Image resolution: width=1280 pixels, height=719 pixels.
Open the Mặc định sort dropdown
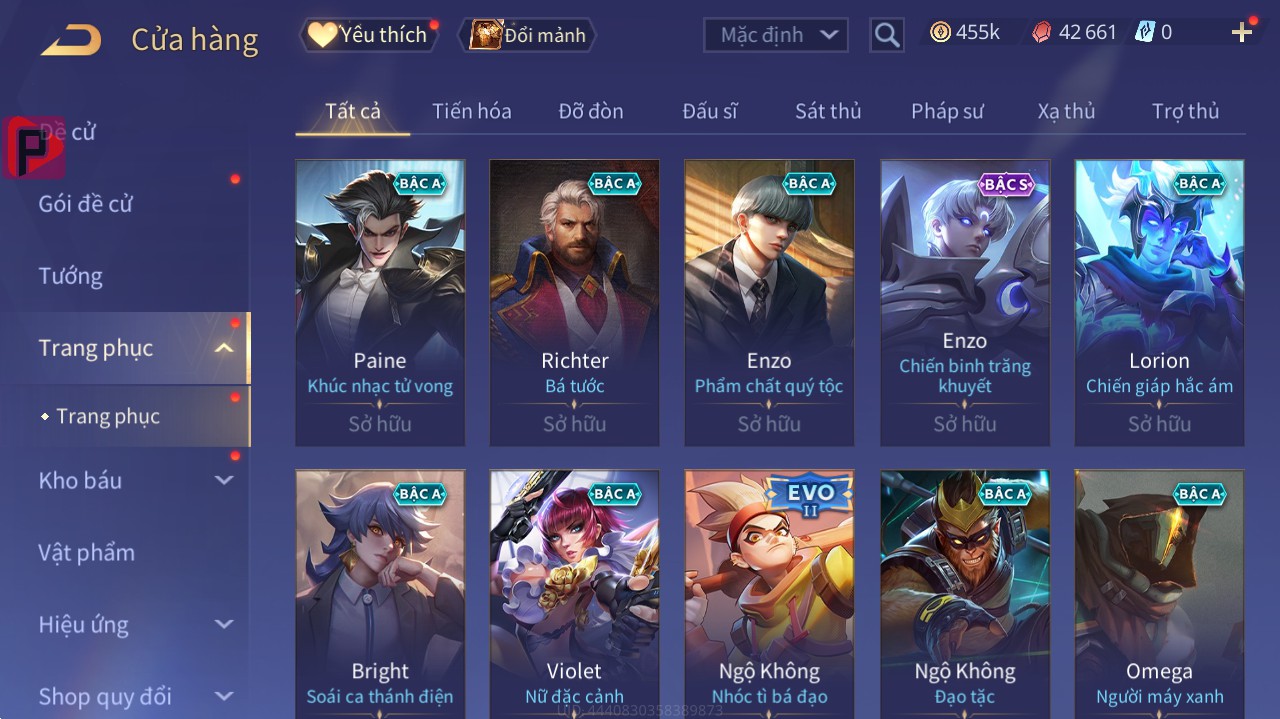pos(776,35)
